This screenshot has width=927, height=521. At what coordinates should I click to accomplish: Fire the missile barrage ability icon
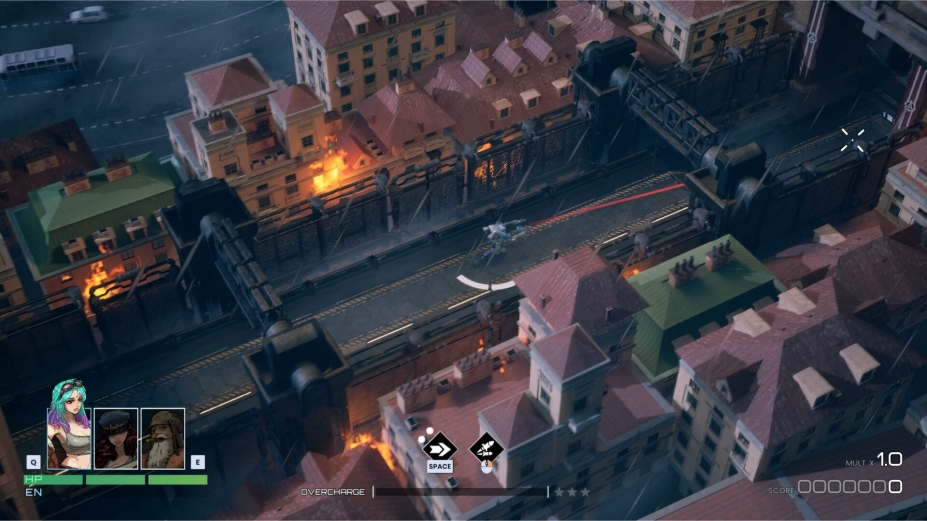(x=486, y=446)
